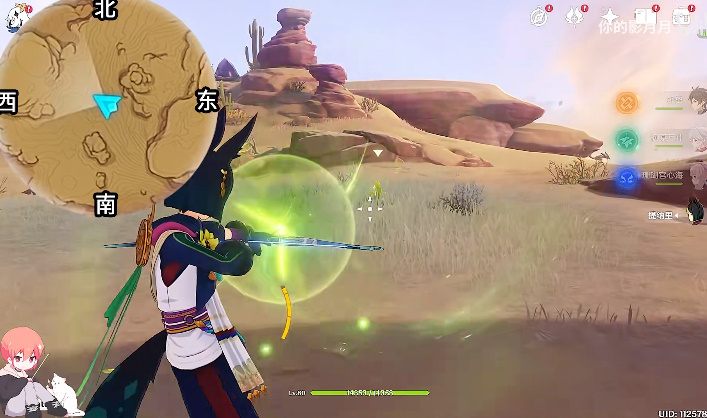The width and height of the screenshot is (707, 418).
Task: Switch to Sangonomiya Kokomi party slot
Action: [627, 177]
